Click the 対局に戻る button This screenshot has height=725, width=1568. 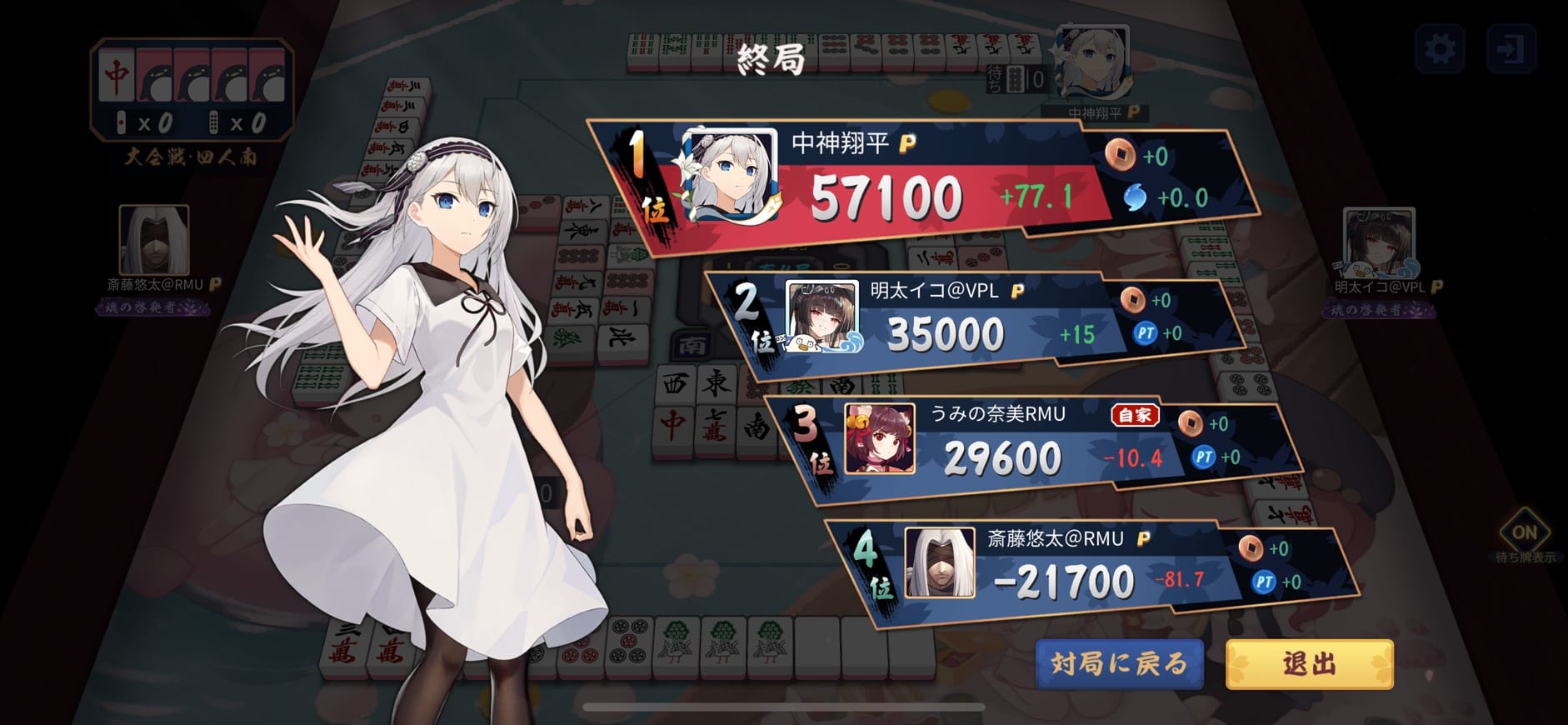click(x=1119, y=664)
